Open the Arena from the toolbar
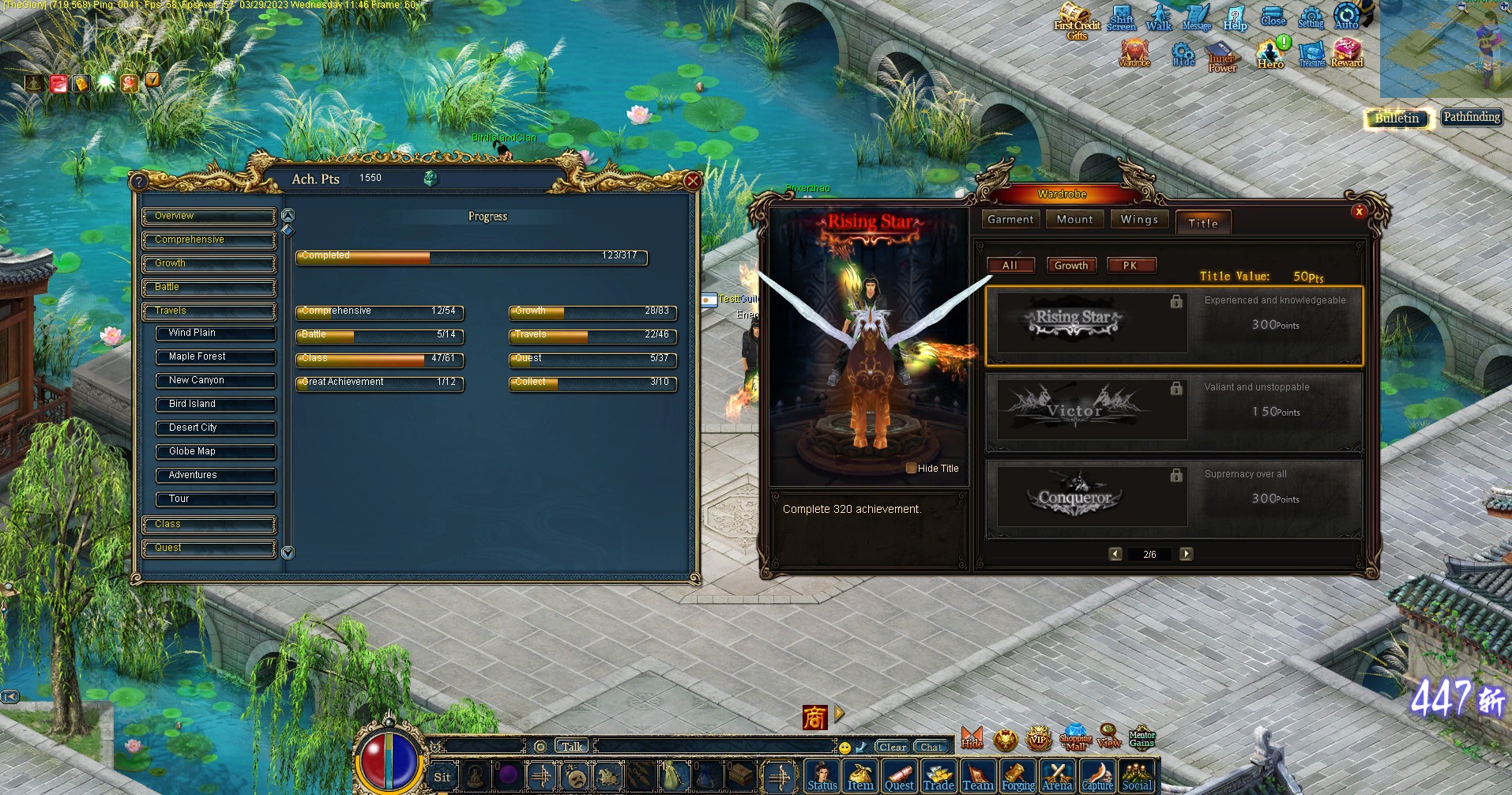Image resolution: width=1512 pixels, height=795 pixels. click(x=1057, y=776)
